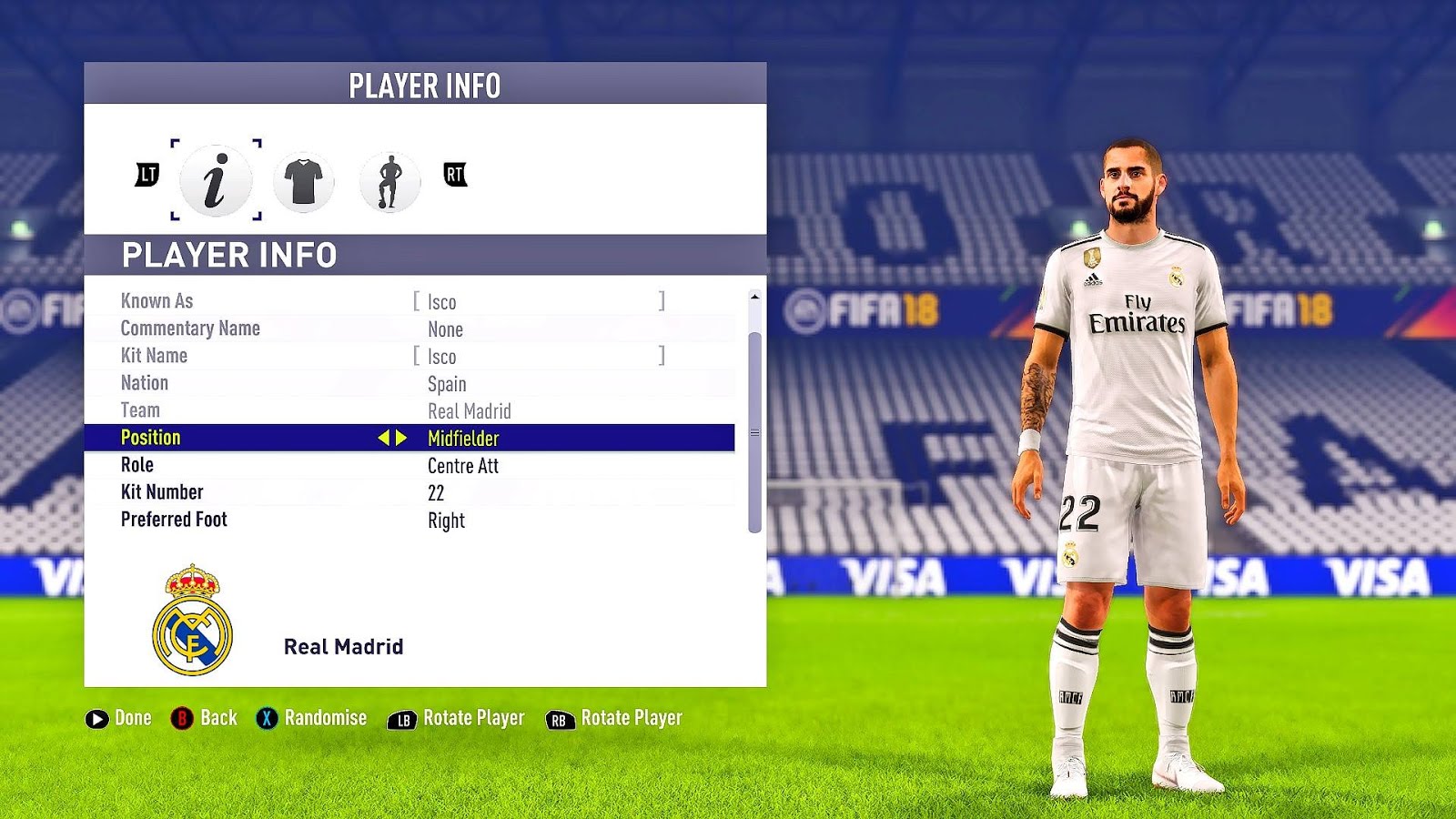Screen dimensions: 1456x819
Task: Select the Kit Number row
Action: point(409,492)
